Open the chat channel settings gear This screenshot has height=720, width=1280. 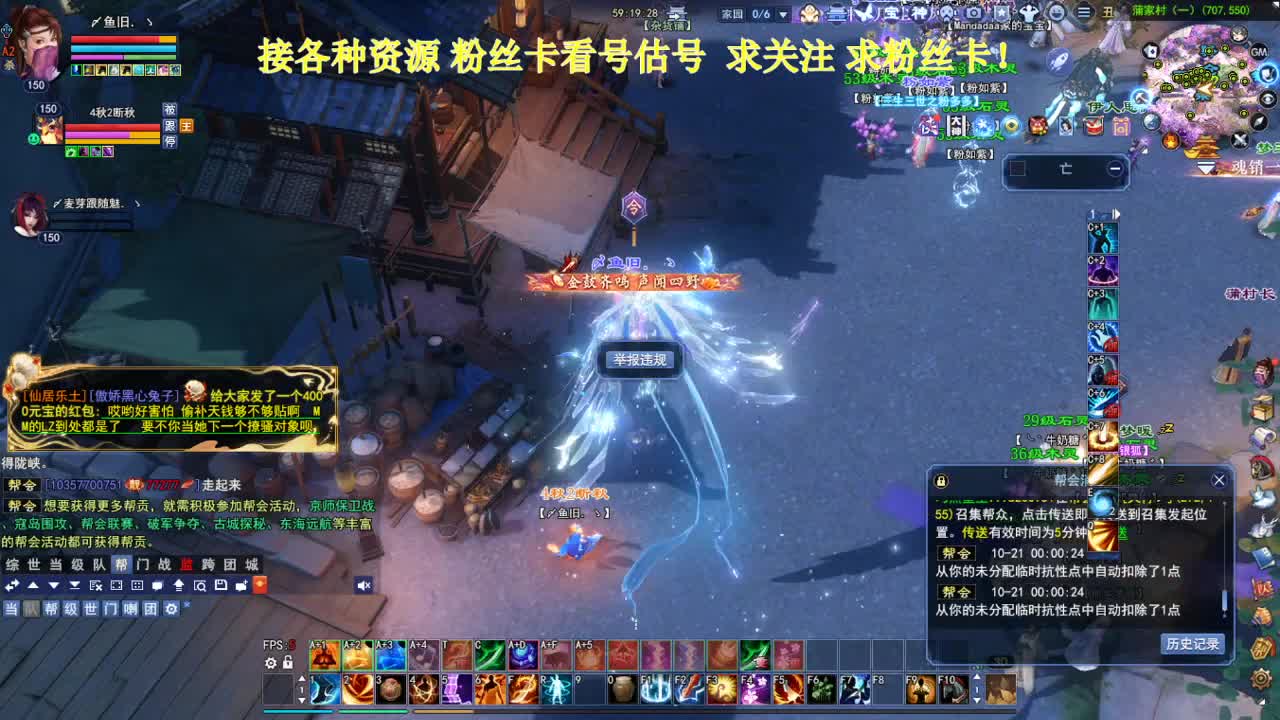[170, 607]
